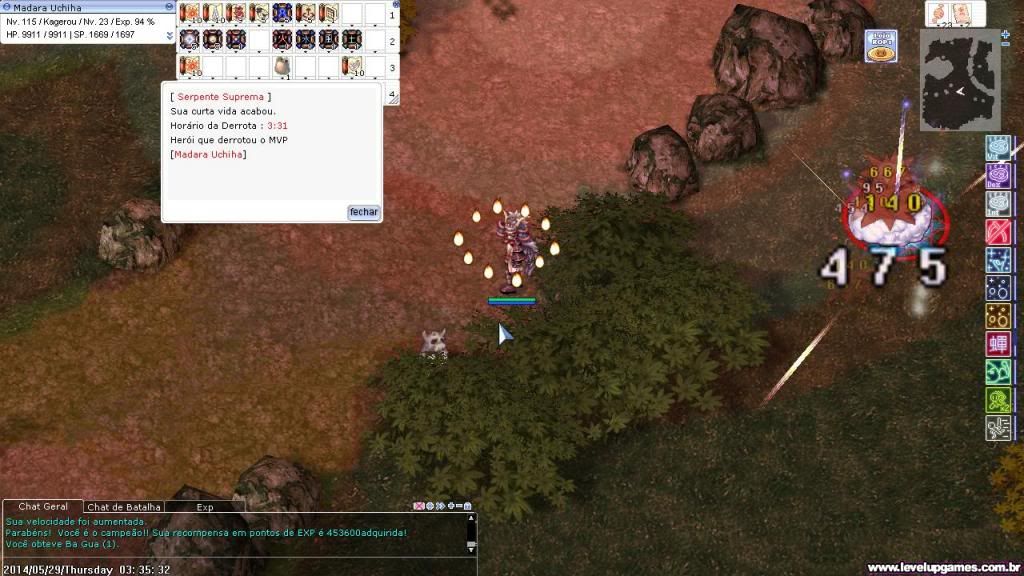Expand the character info panel with the double arrow
The image size is (1024, 576).
coord(169,35)
